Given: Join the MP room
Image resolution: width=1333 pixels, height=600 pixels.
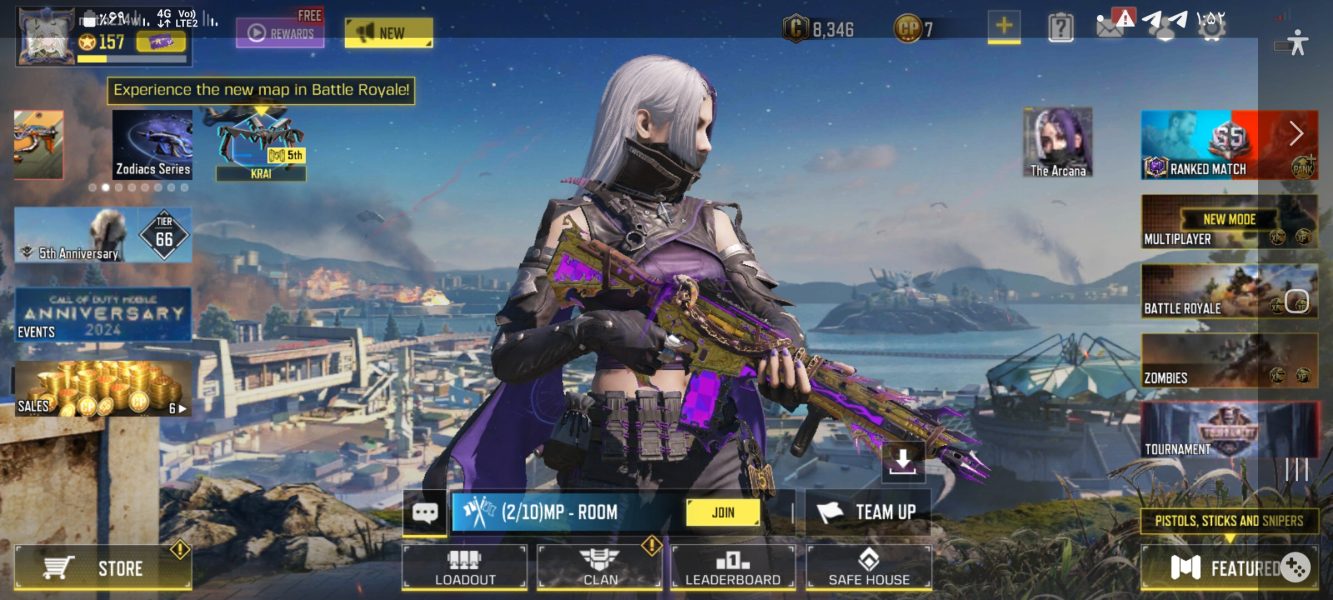Looking at the screenshot, I should pyautogui.click(x=722, y=512).
